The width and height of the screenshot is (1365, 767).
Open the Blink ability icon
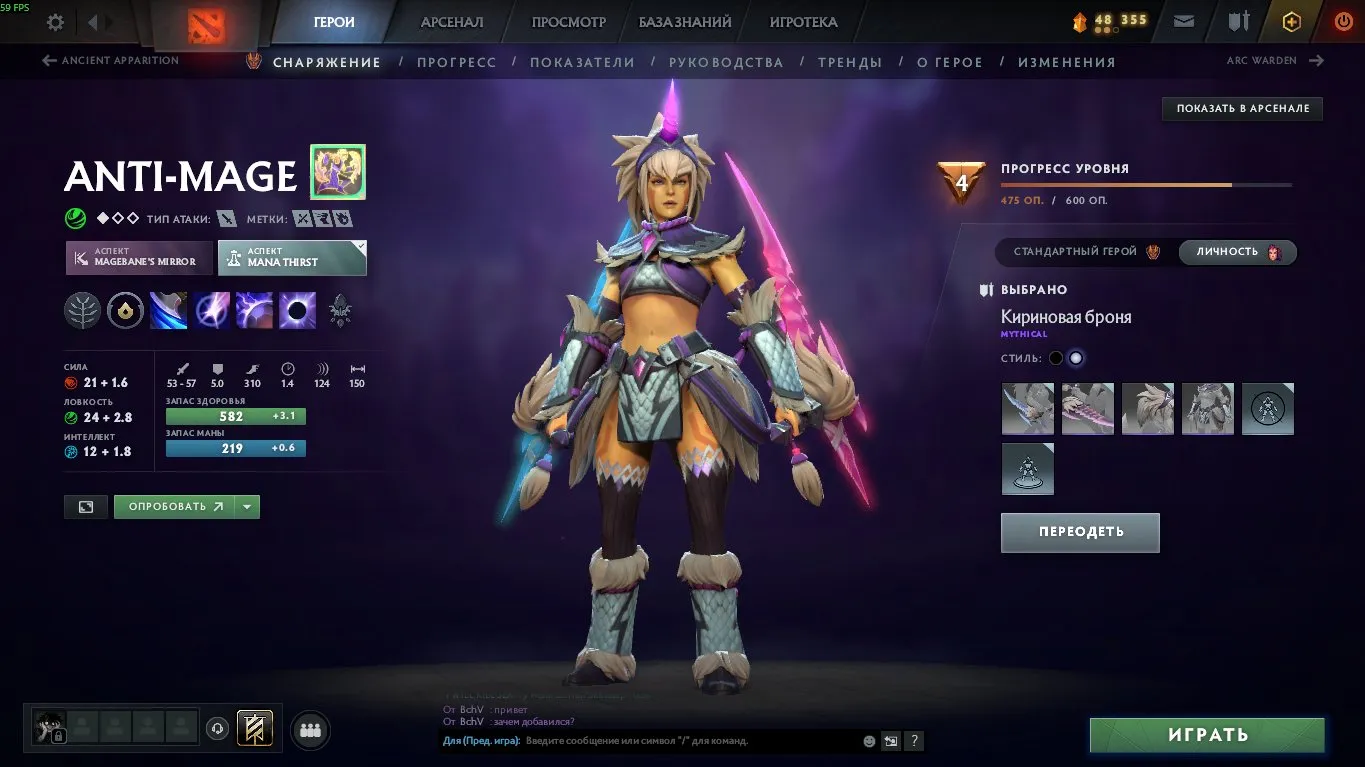coord(211,310)
